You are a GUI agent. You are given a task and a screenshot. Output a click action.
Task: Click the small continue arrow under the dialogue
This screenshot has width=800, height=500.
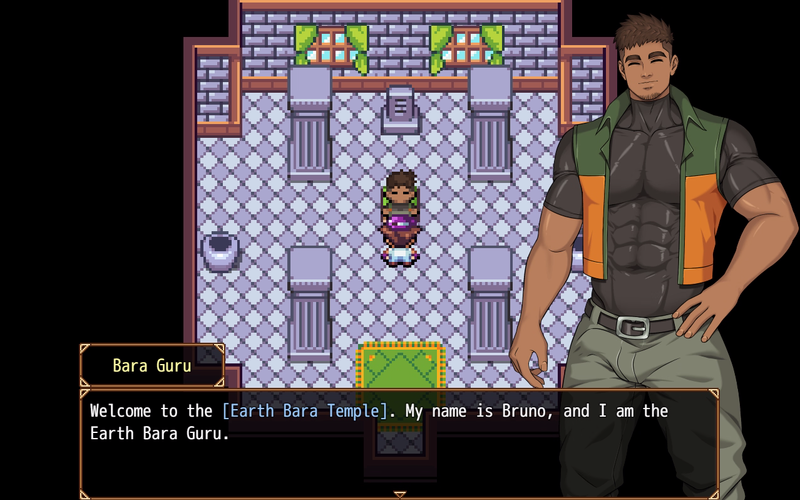400,495
